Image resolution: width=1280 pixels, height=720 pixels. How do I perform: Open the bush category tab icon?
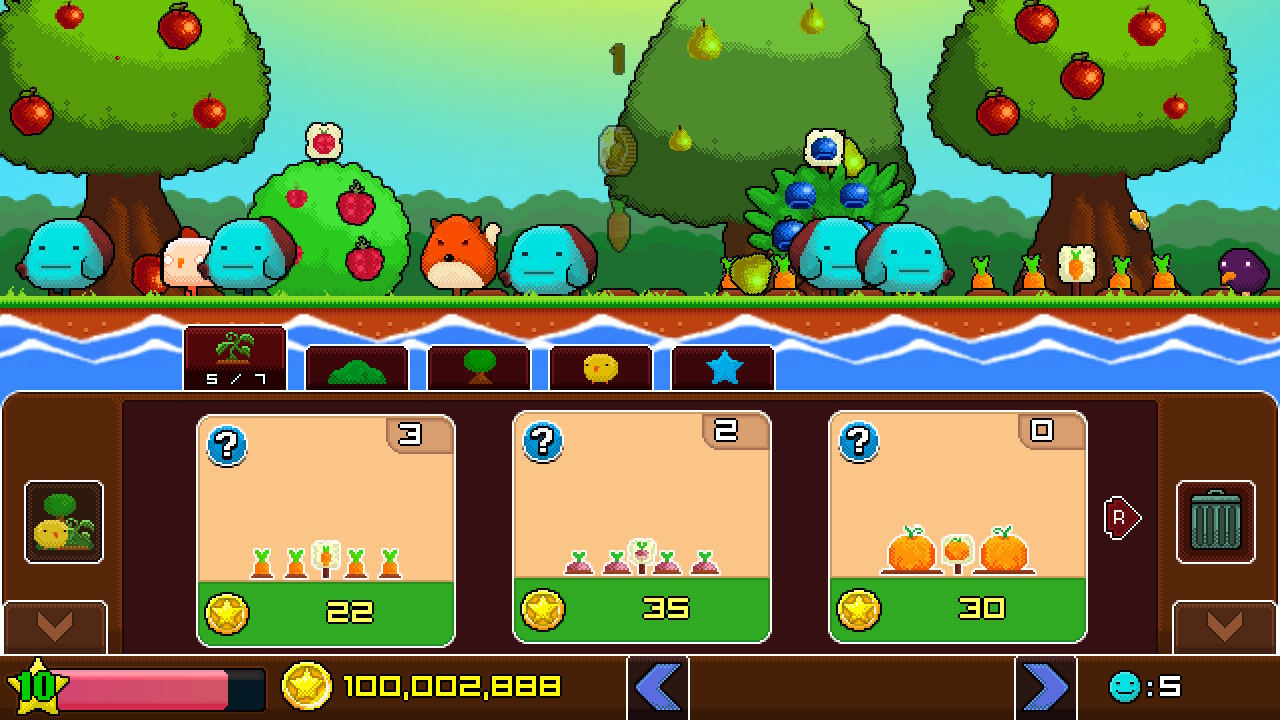click(x=357, y=369)
